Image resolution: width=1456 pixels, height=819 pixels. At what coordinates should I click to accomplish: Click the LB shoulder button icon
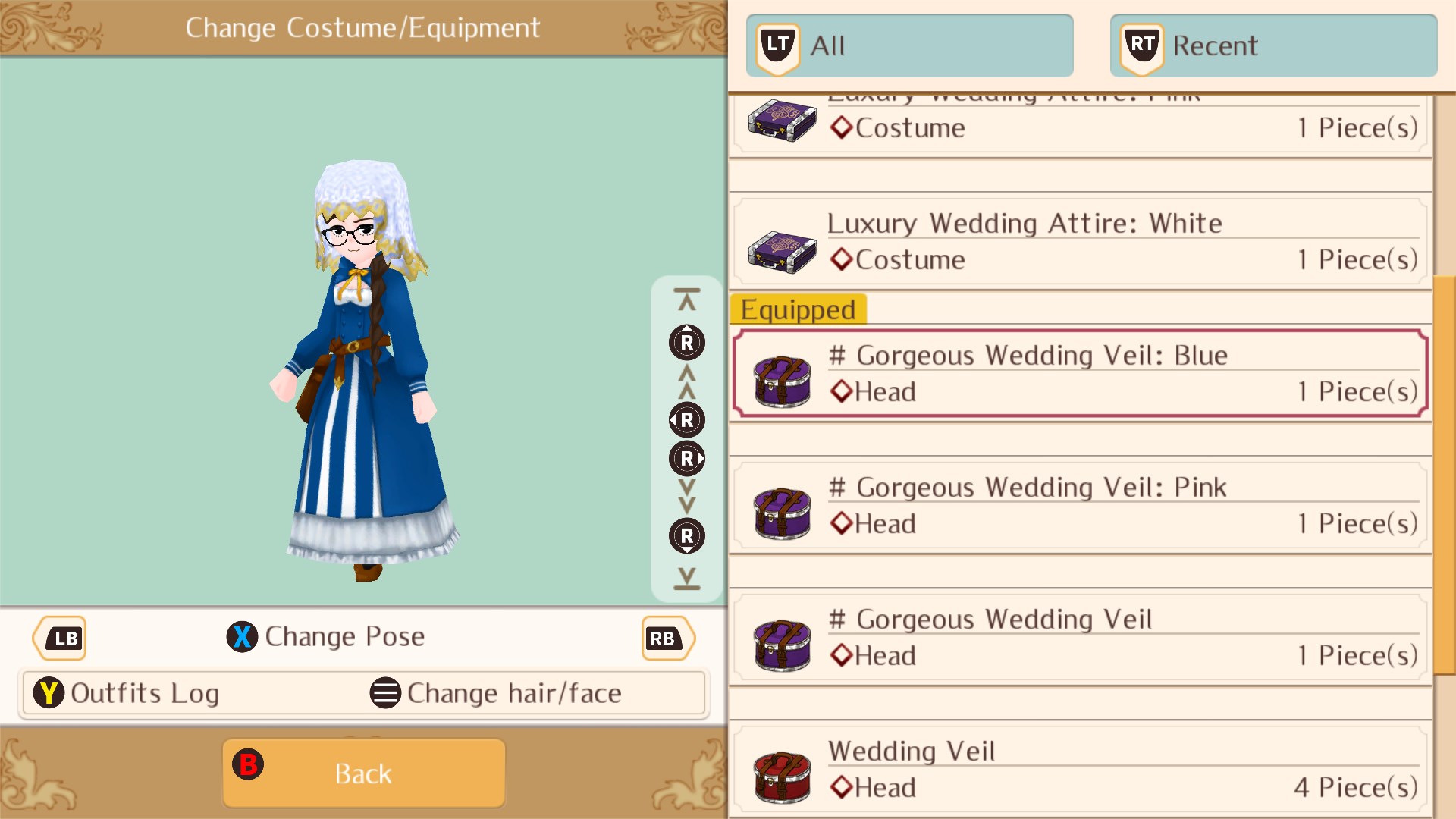(60, 638)
